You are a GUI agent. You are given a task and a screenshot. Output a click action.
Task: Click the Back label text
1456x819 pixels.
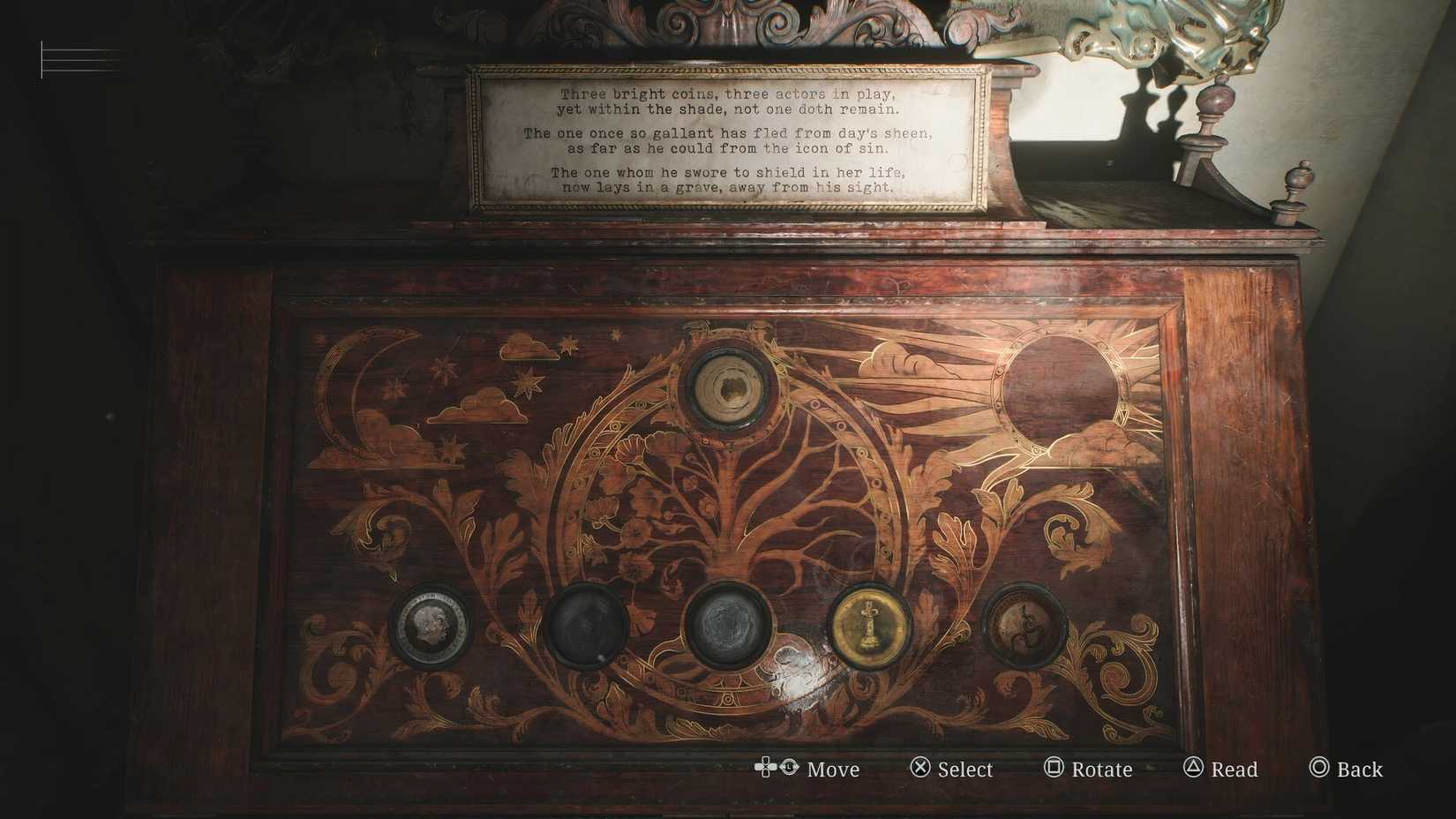coord(1360,769)
